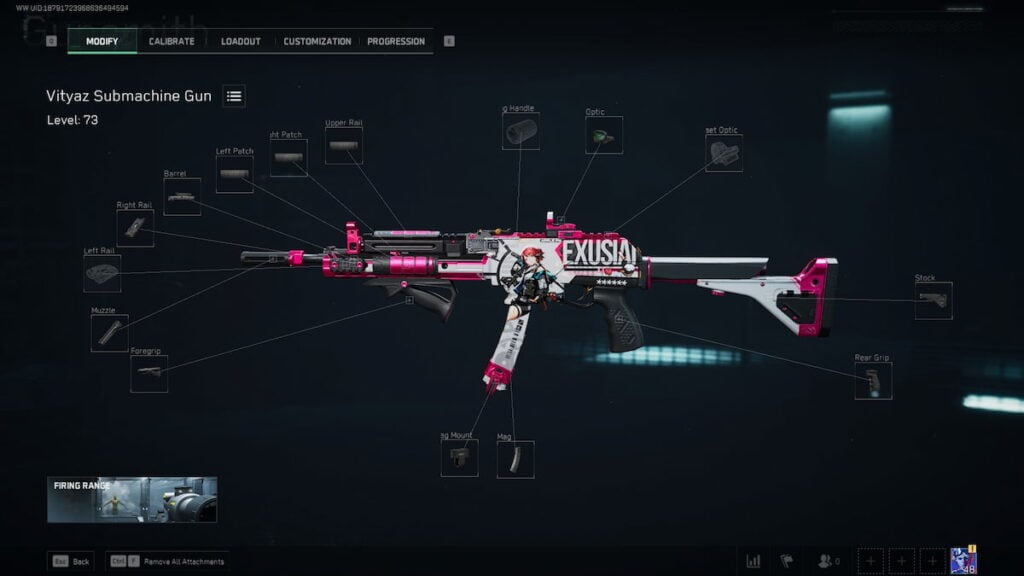Select the Optic attachment slot
Image resolution: width=1024 pixels, height=576 pixels.
[x=604, y=135]
